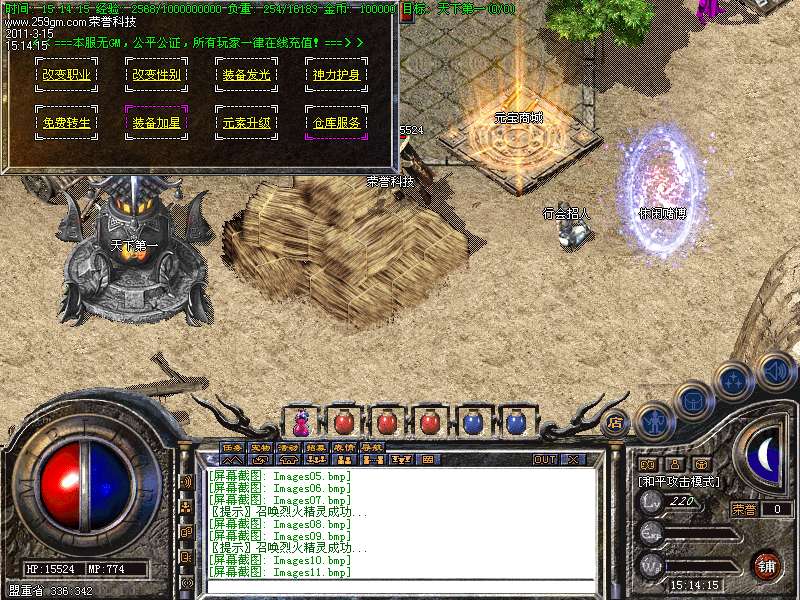Select the 改变职业 (change class) option

[65, 74]
